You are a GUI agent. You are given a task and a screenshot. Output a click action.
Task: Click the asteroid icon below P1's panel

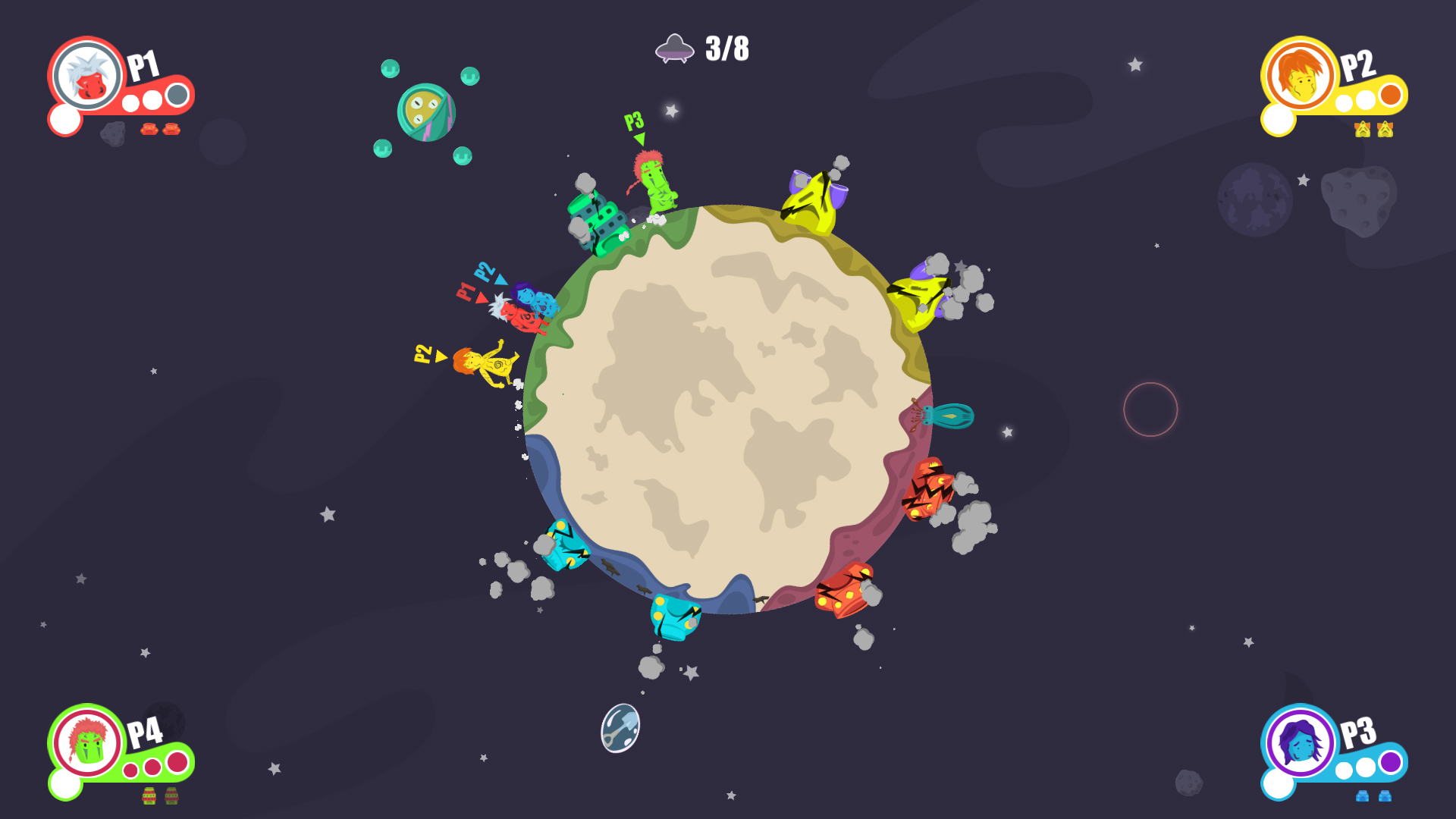(114, 135)
